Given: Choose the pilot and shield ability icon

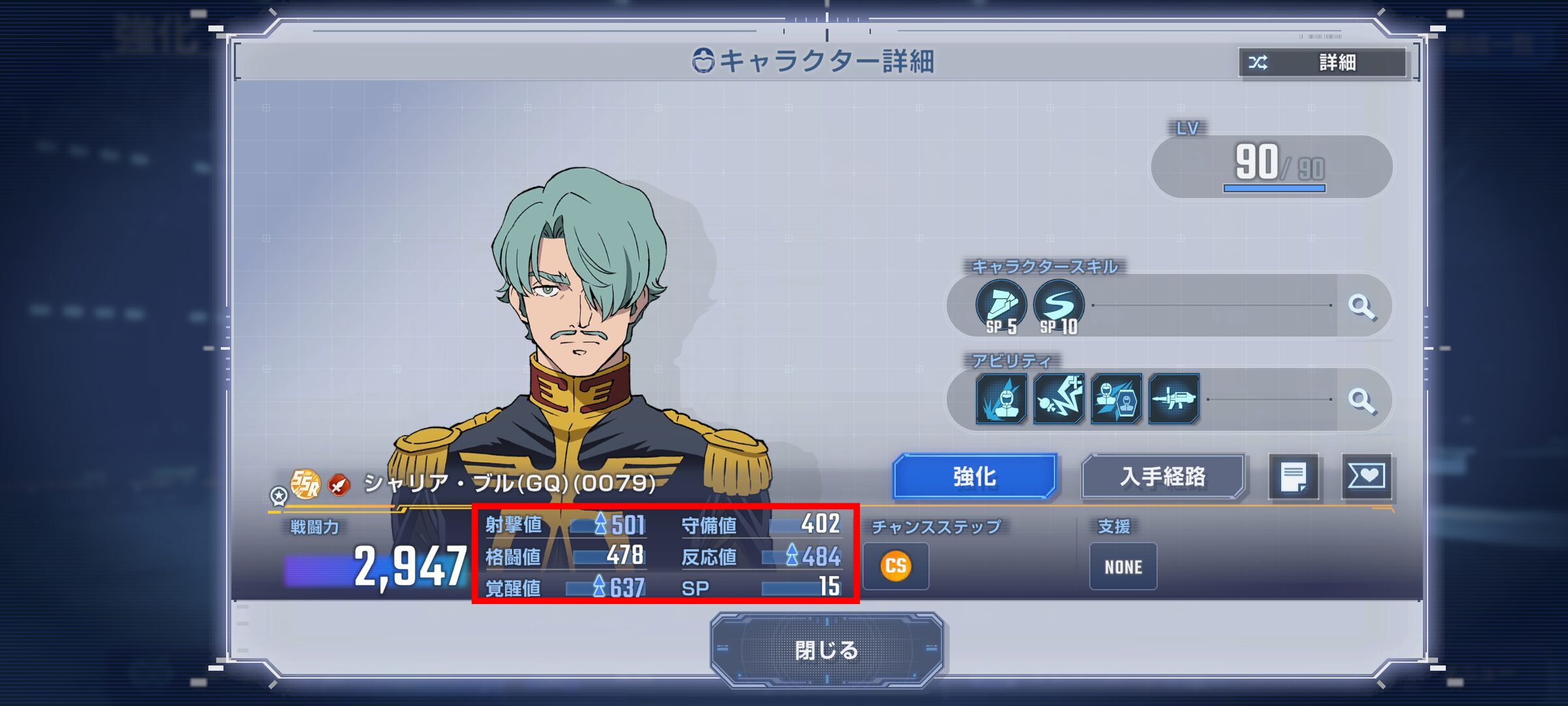Looking at the screenshot, I should [1116, 399].
